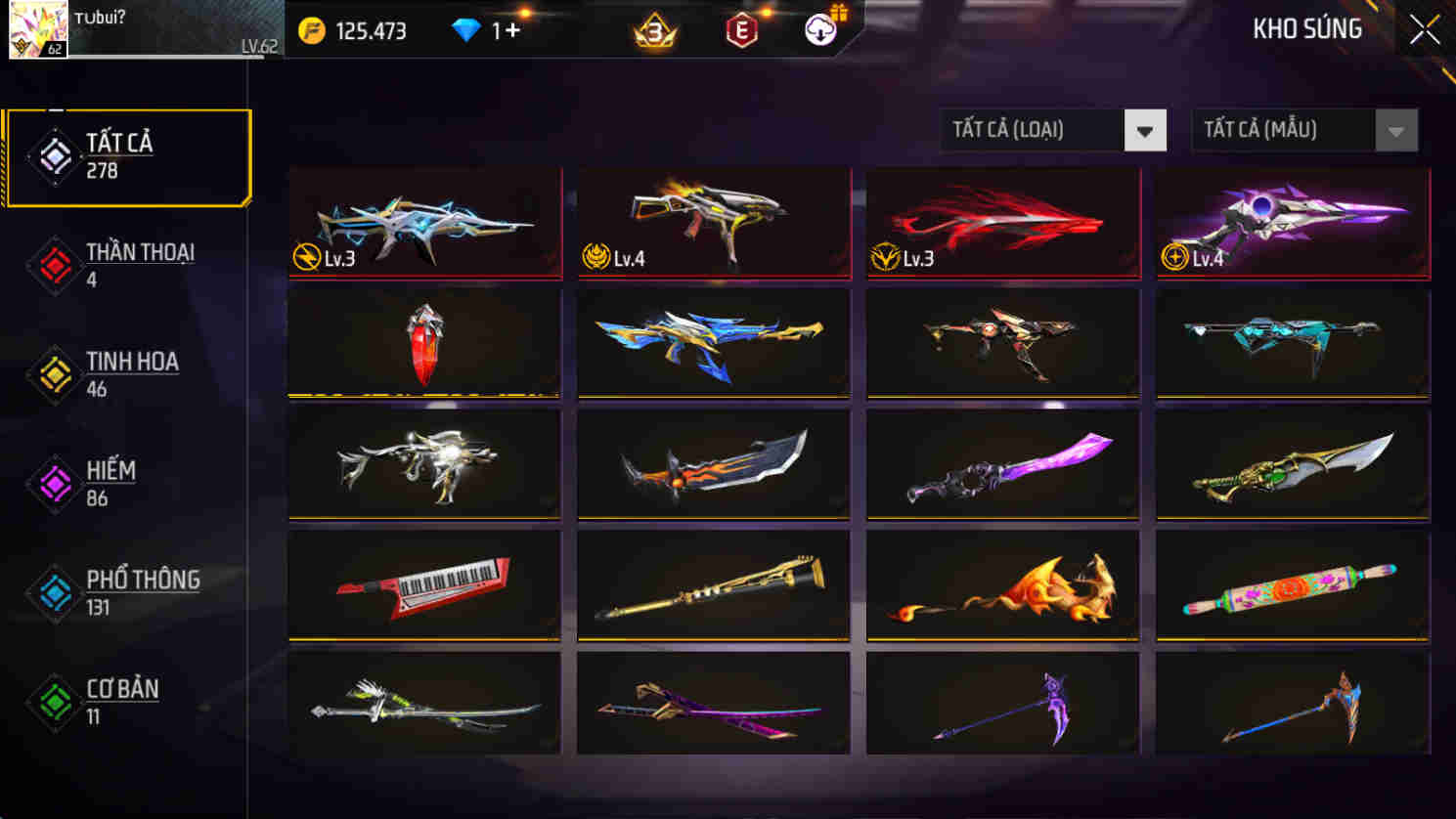Click the cloud download gift icon
1456x819 pixels.
(x=818, y=29)
